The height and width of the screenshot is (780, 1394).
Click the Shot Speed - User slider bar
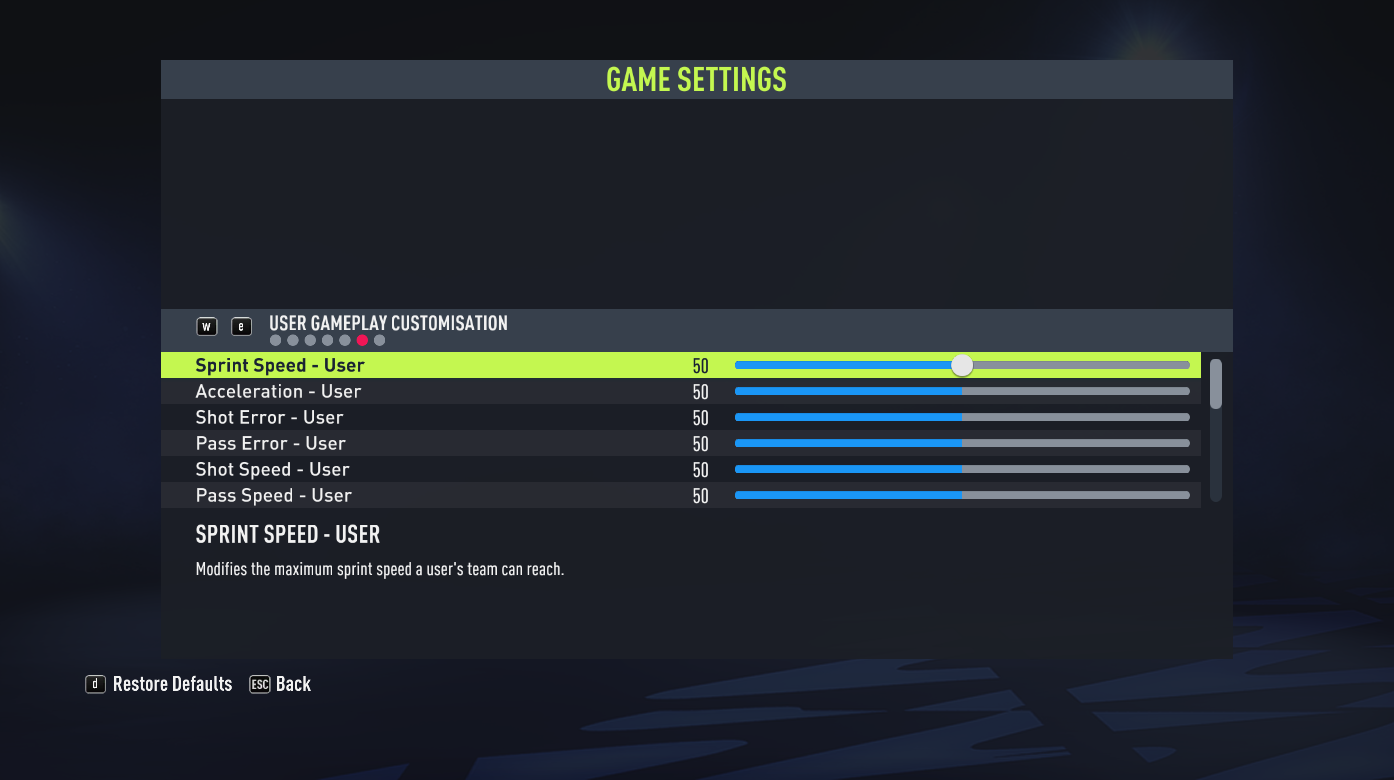point(962,469)
